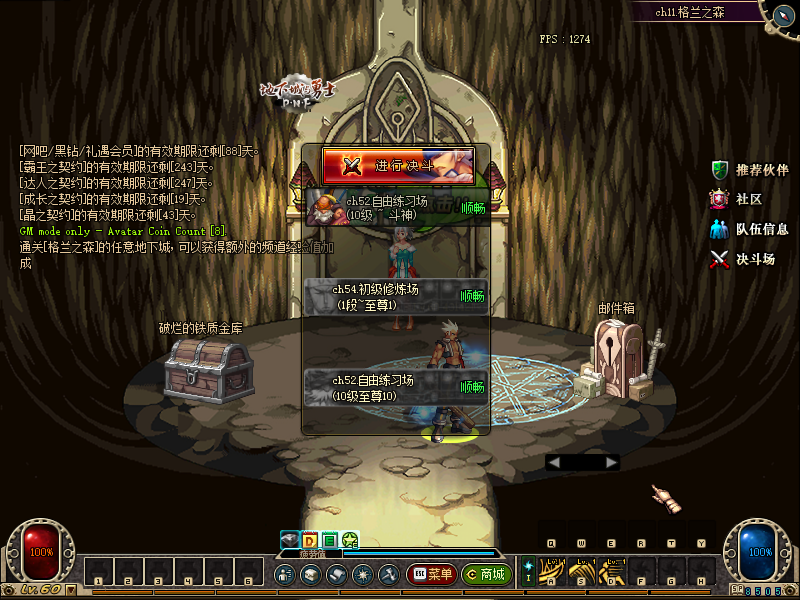This screenshot has width=800, height=600.
Task: Click the hammer round button in the bottom bar
Action: (388, 574)
